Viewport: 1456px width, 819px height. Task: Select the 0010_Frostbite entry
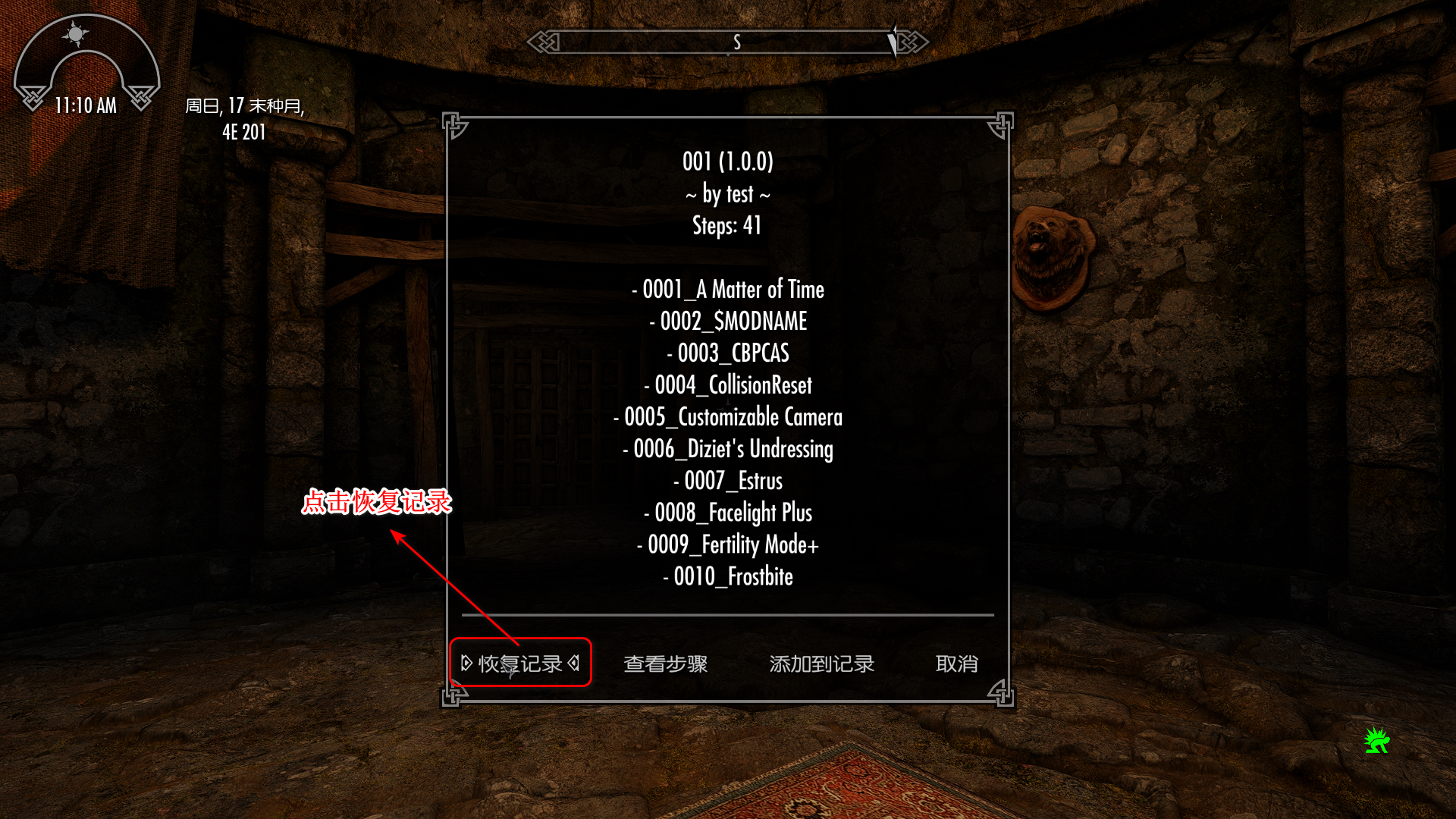point(727,576)
